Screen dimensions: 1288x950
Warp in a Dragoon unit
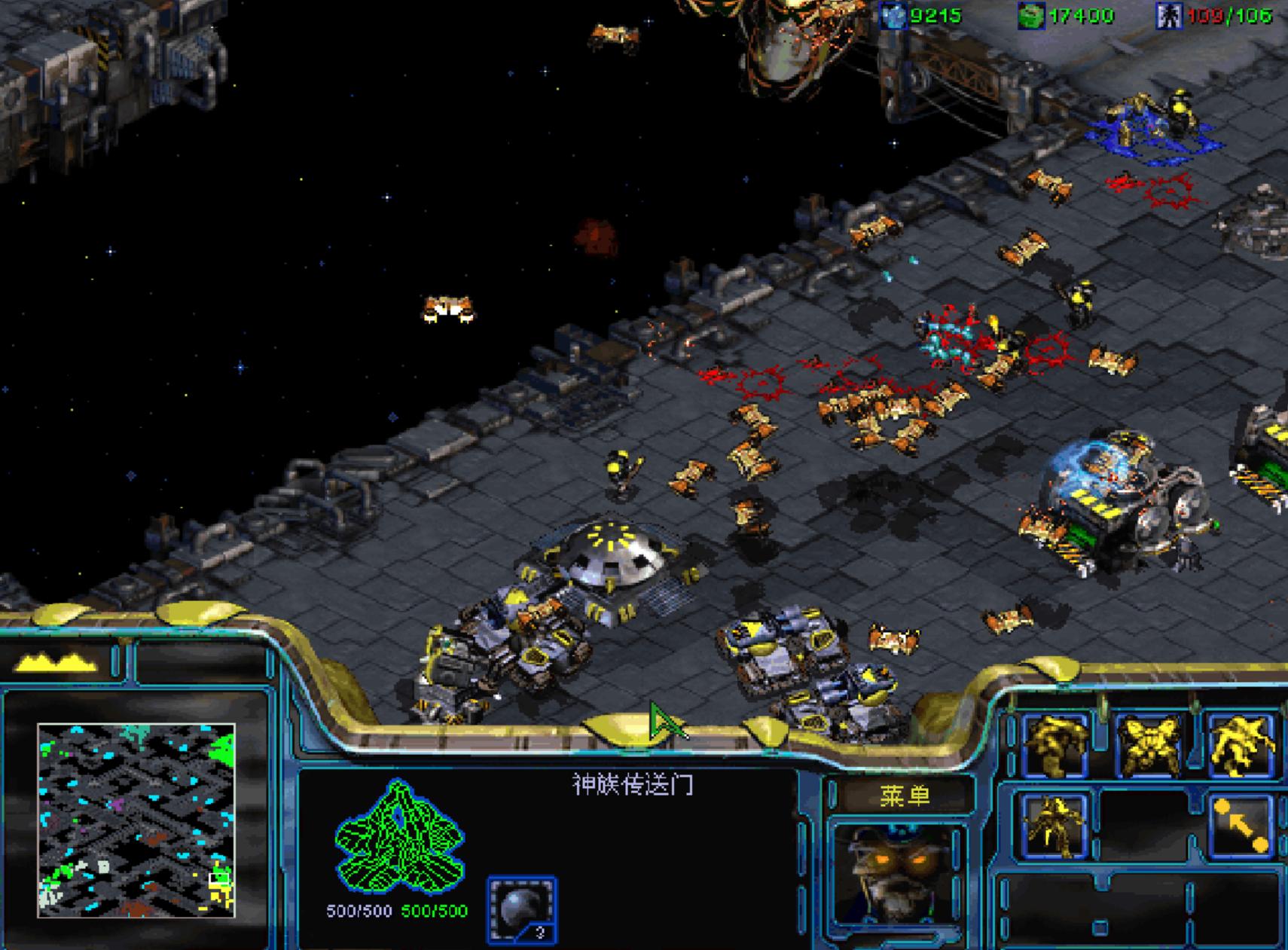click(x=1149, y=745)
